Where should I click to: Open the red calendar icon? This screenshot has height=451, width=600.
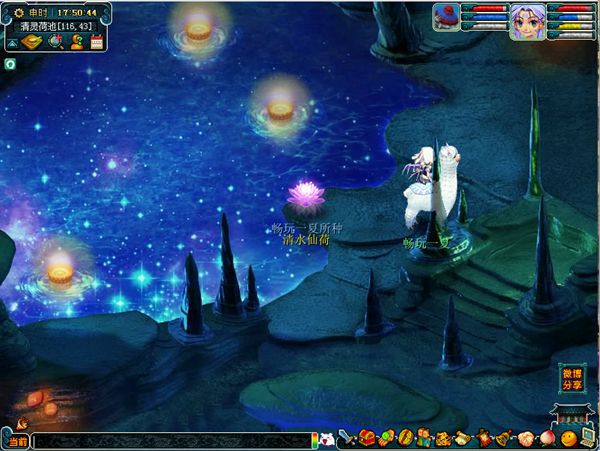pos(97,43)
